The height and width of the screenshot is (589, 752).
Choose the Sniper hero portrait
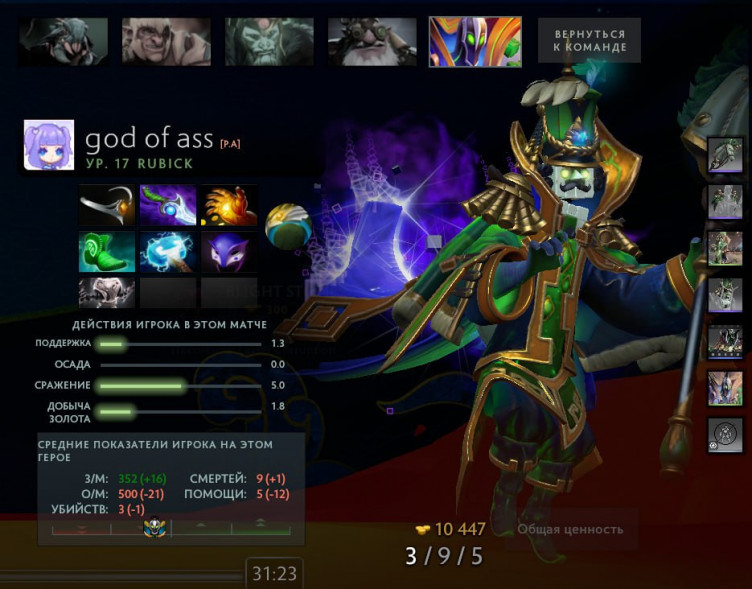click(x=372, y=42)
